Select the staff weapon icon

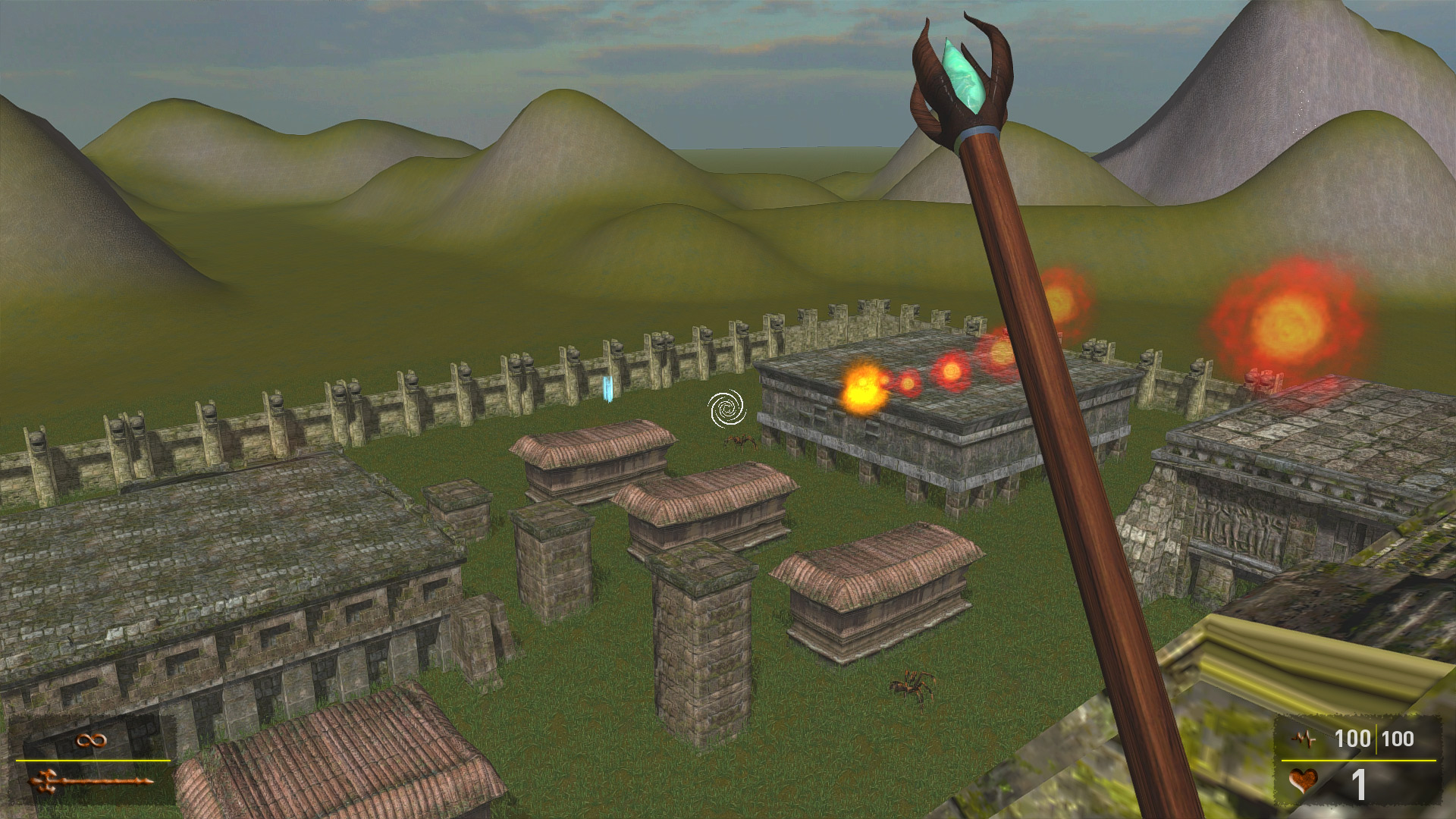(89, 780)
